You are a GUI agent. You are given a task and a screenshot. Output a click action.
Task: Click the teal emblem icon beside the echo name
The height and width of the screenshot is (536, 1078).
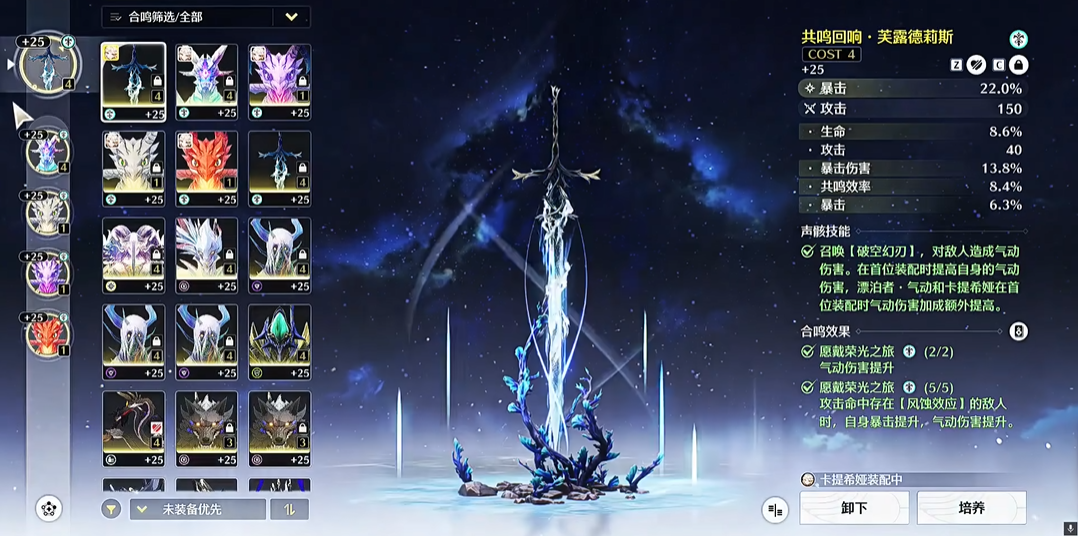click(1018, 40)
